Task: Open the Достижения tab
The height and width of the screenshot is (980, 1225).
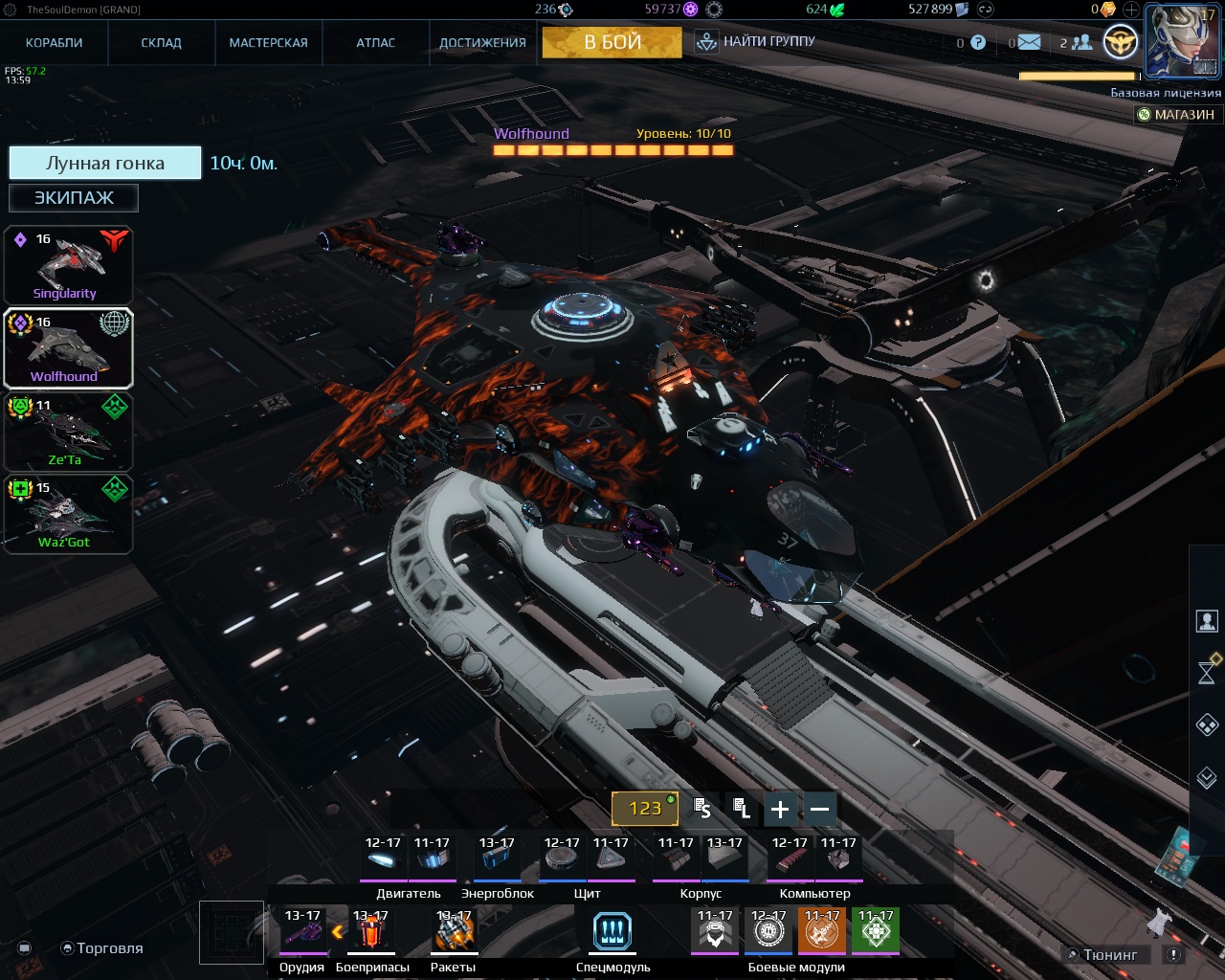Action: pyautogui.click(x=482, y=43)
